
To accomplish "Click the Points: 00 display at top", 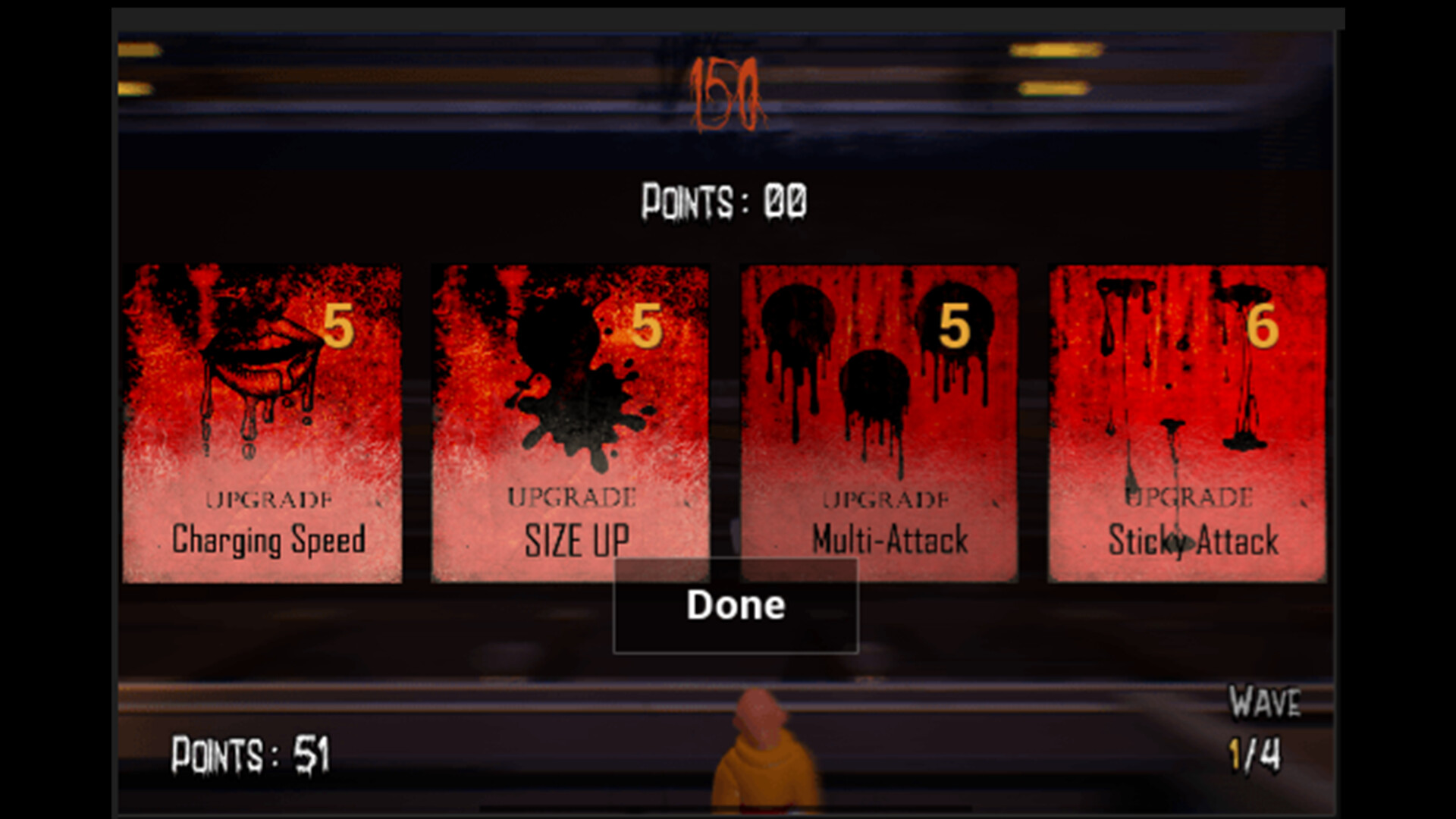I will (724, 199).
